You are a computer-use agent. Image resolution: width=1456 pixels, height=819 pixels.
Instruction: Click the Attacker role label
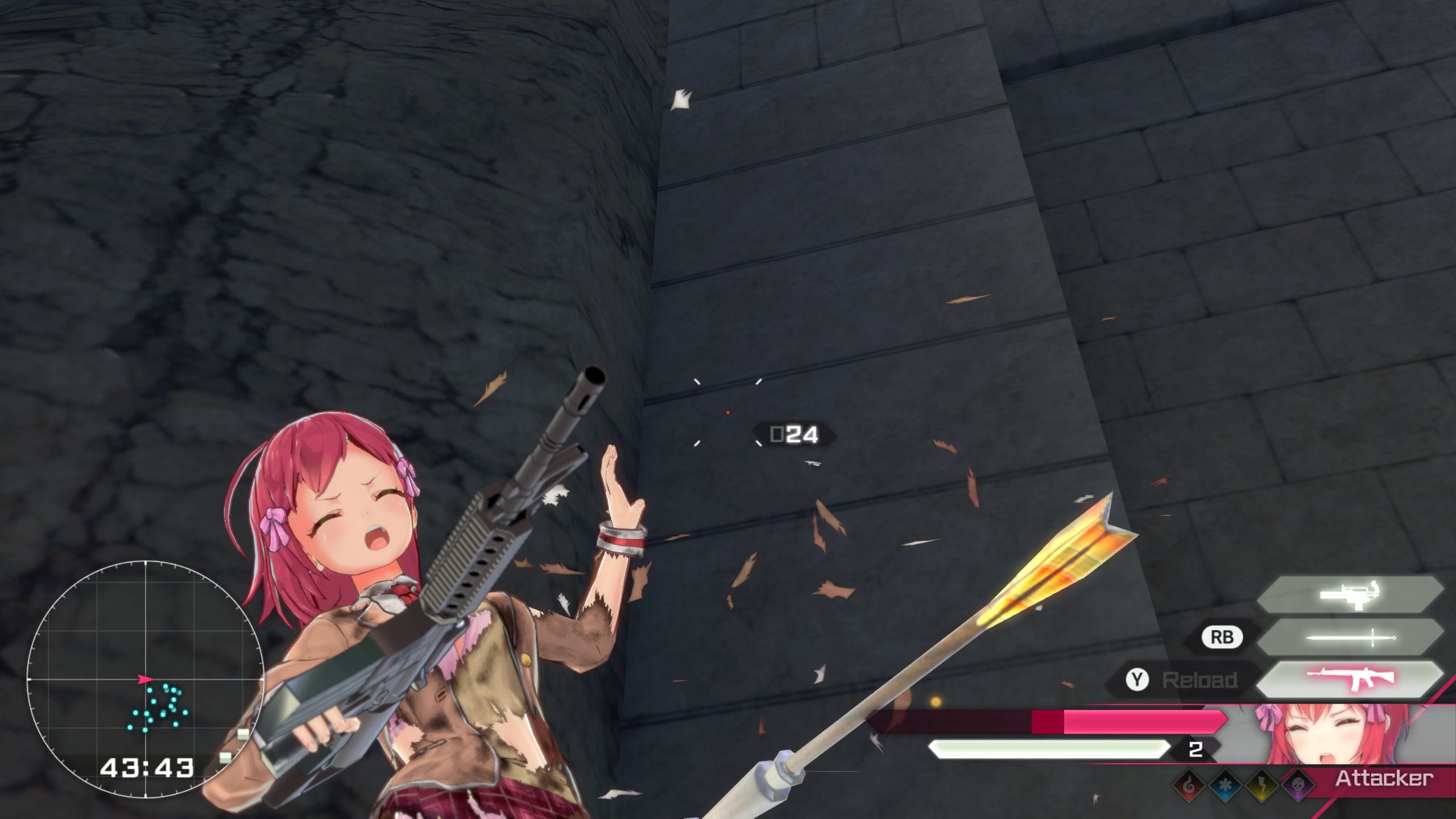pyautogui.click(x=1383, y=779)
